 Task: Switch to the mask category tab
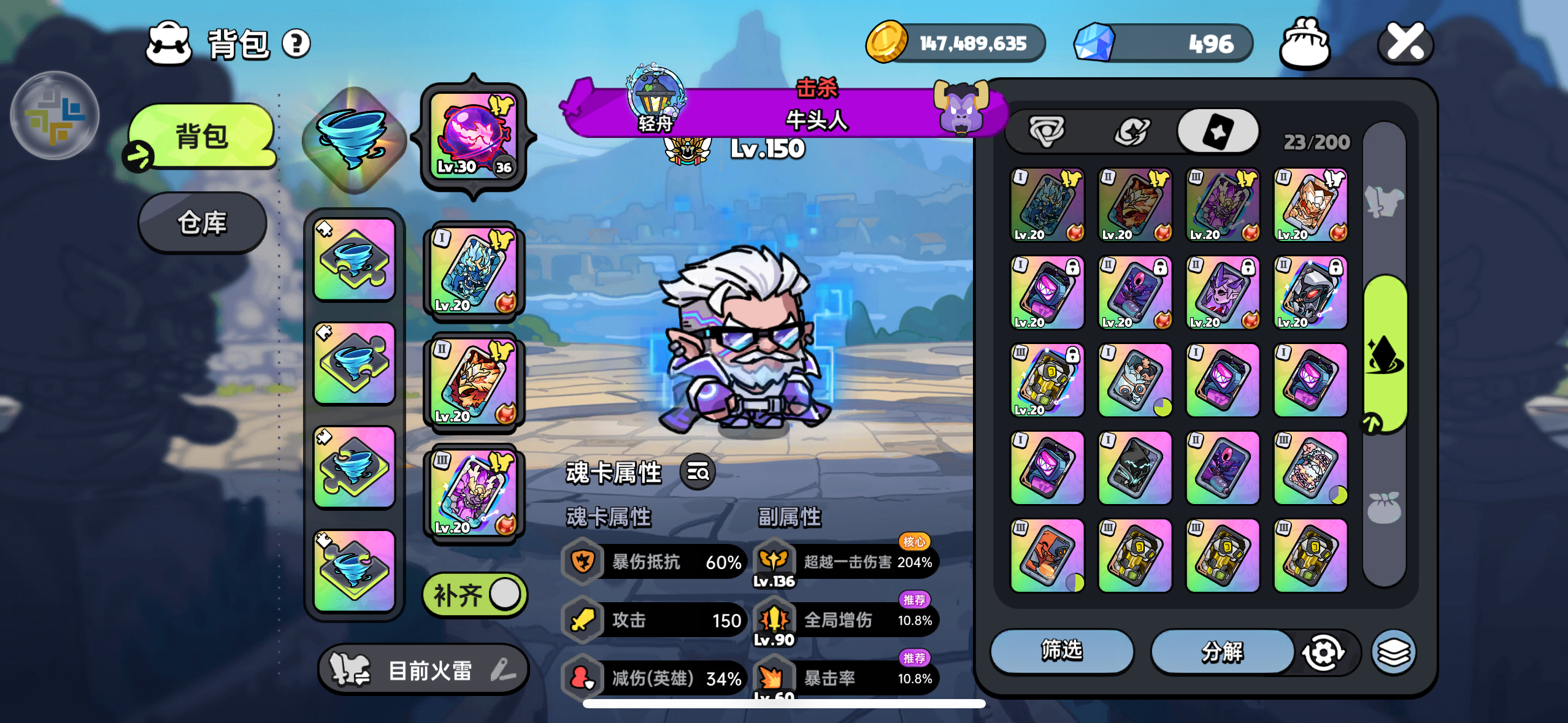point(1047,131)
